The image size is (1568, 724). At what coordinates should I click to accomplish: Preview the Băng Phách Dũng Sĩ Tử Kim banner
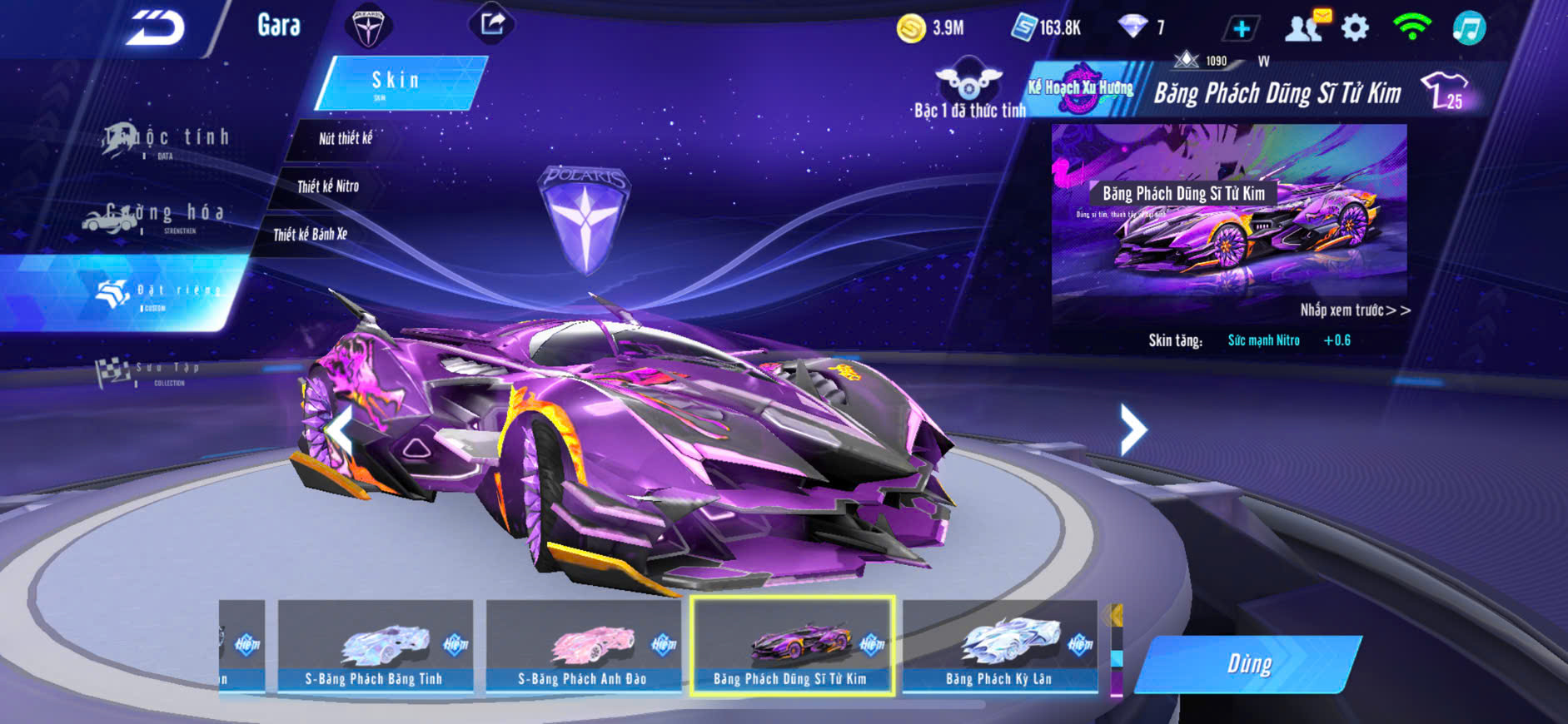click(1229, 225)
